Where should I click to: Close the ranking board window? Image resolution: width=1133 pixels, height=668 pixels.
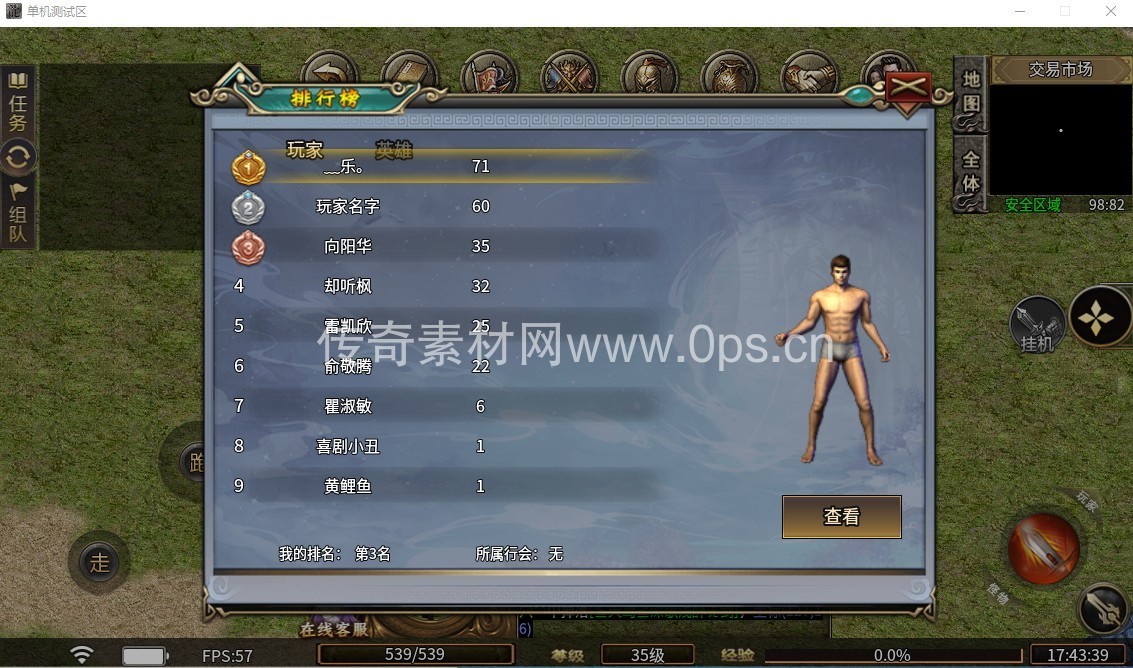(x=907, y=87)
